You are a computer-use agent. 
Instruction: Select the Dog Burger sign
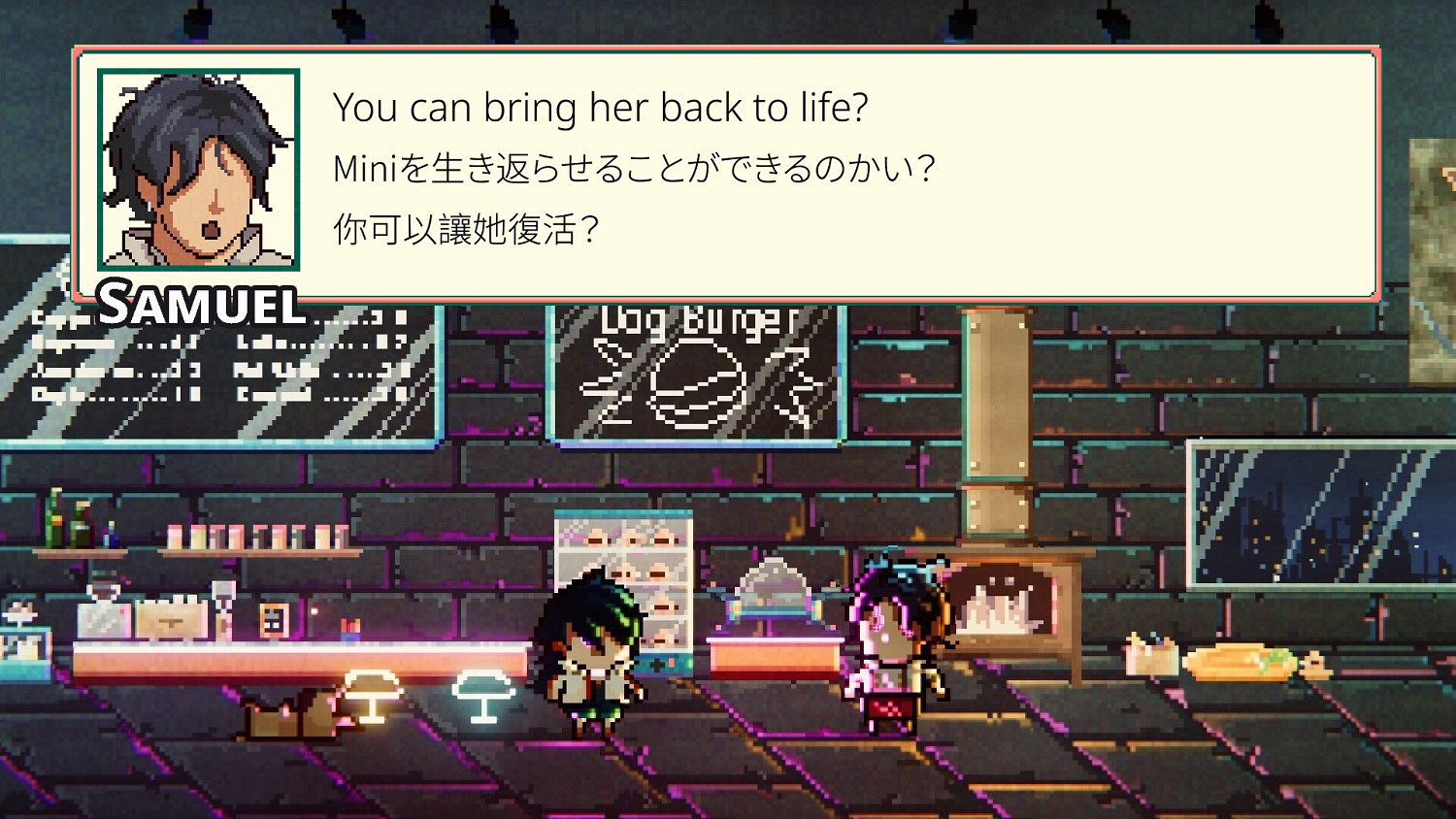click(692, 323)
